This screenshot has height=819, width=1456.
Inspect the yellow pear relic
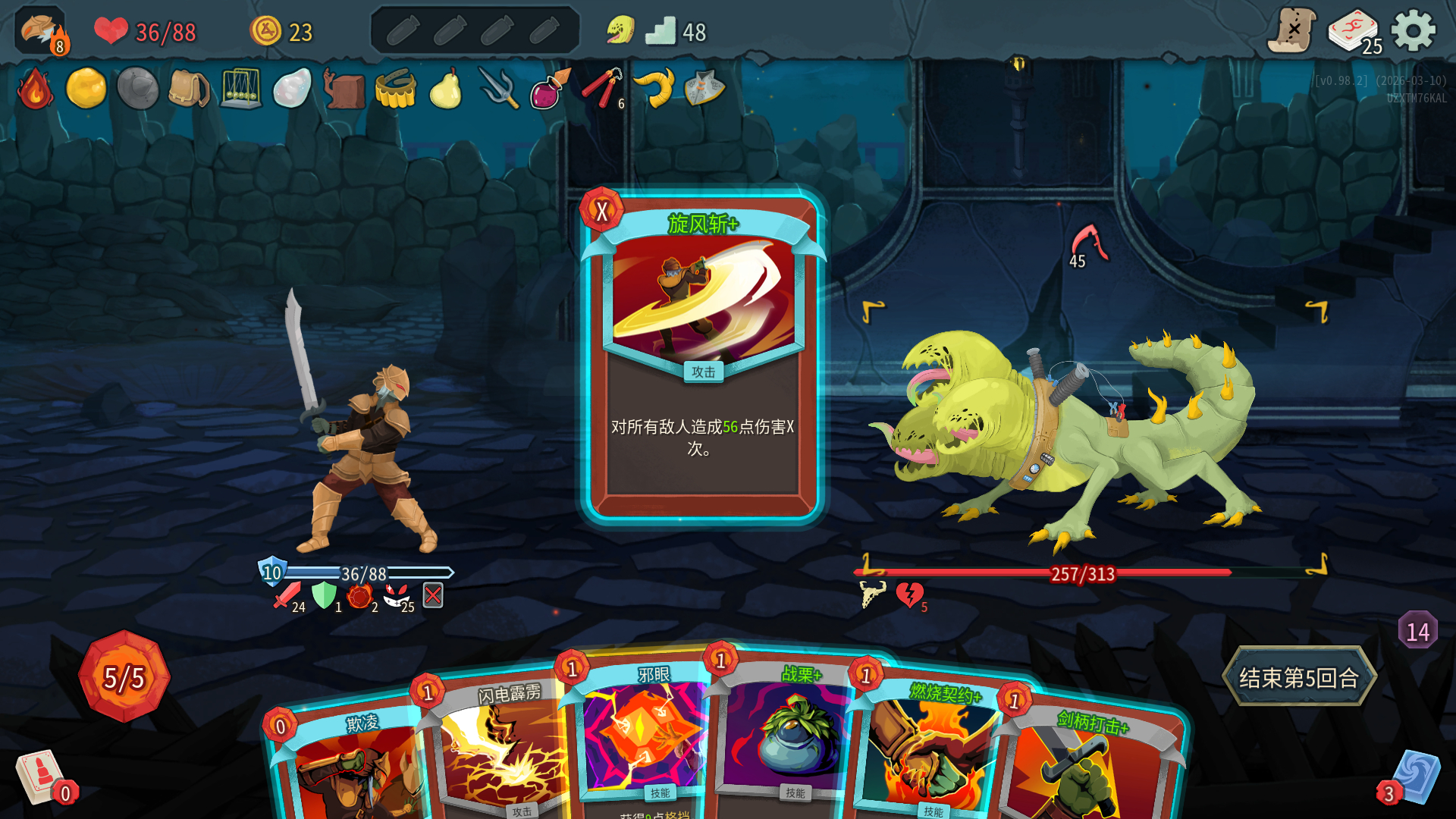[446, 89]
